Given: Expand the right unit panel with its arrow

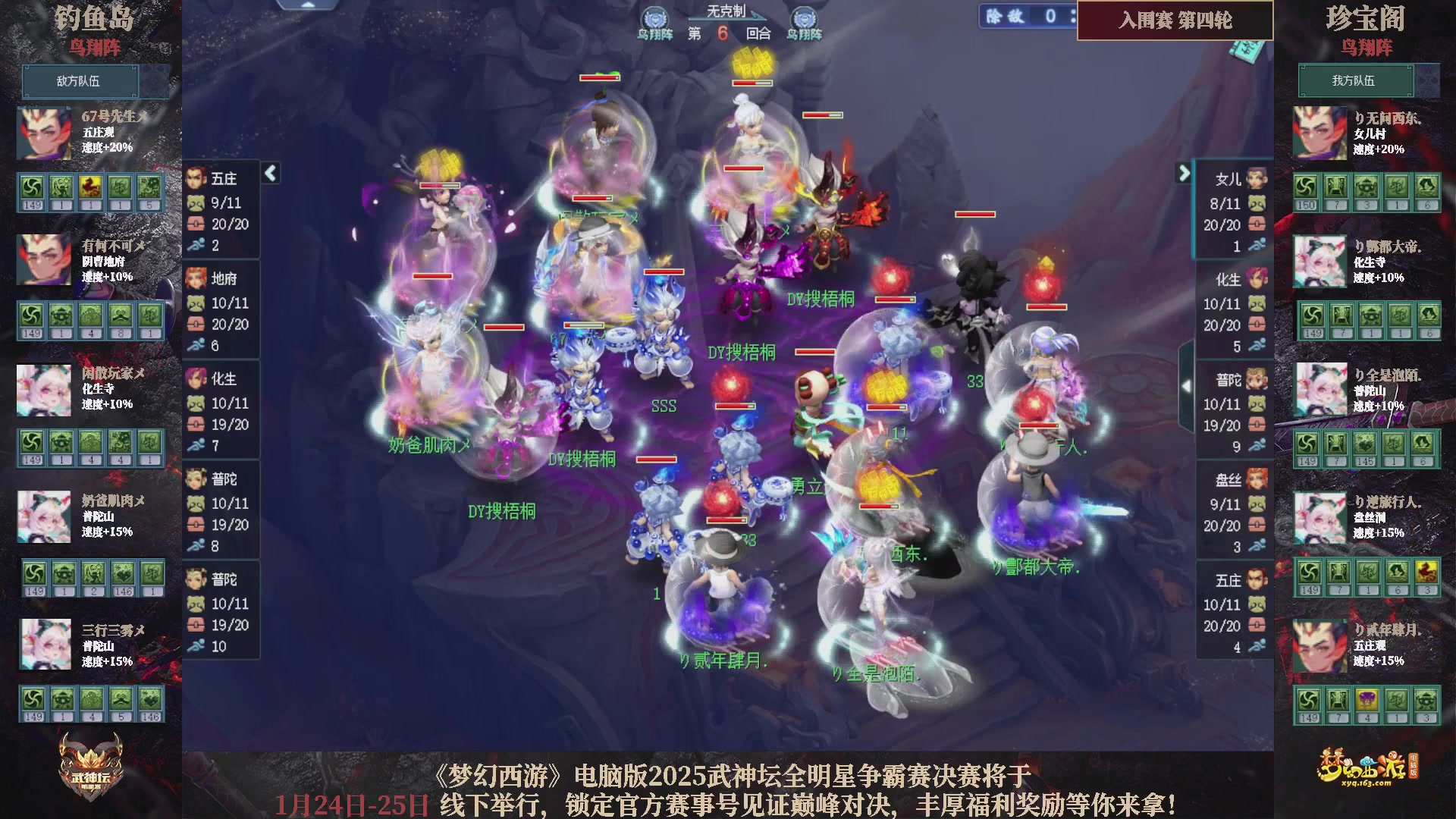Looking at the screenshot, I should (x=1184, y=173).
